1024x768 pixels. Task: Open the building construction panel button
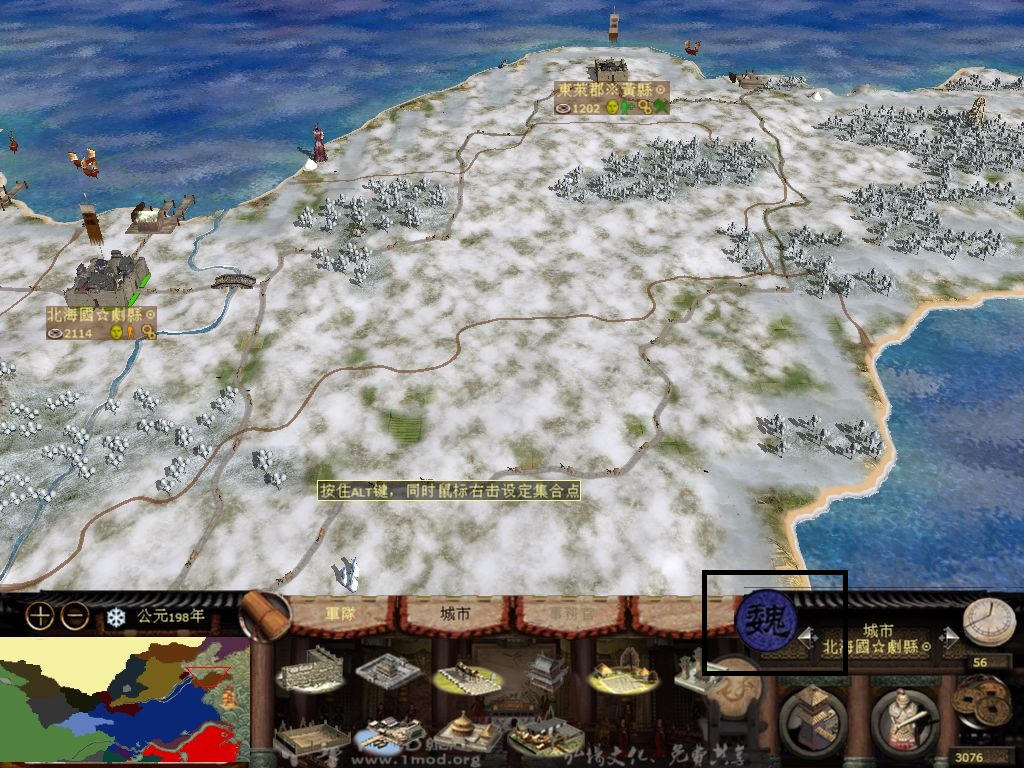[x=812, y=720]
